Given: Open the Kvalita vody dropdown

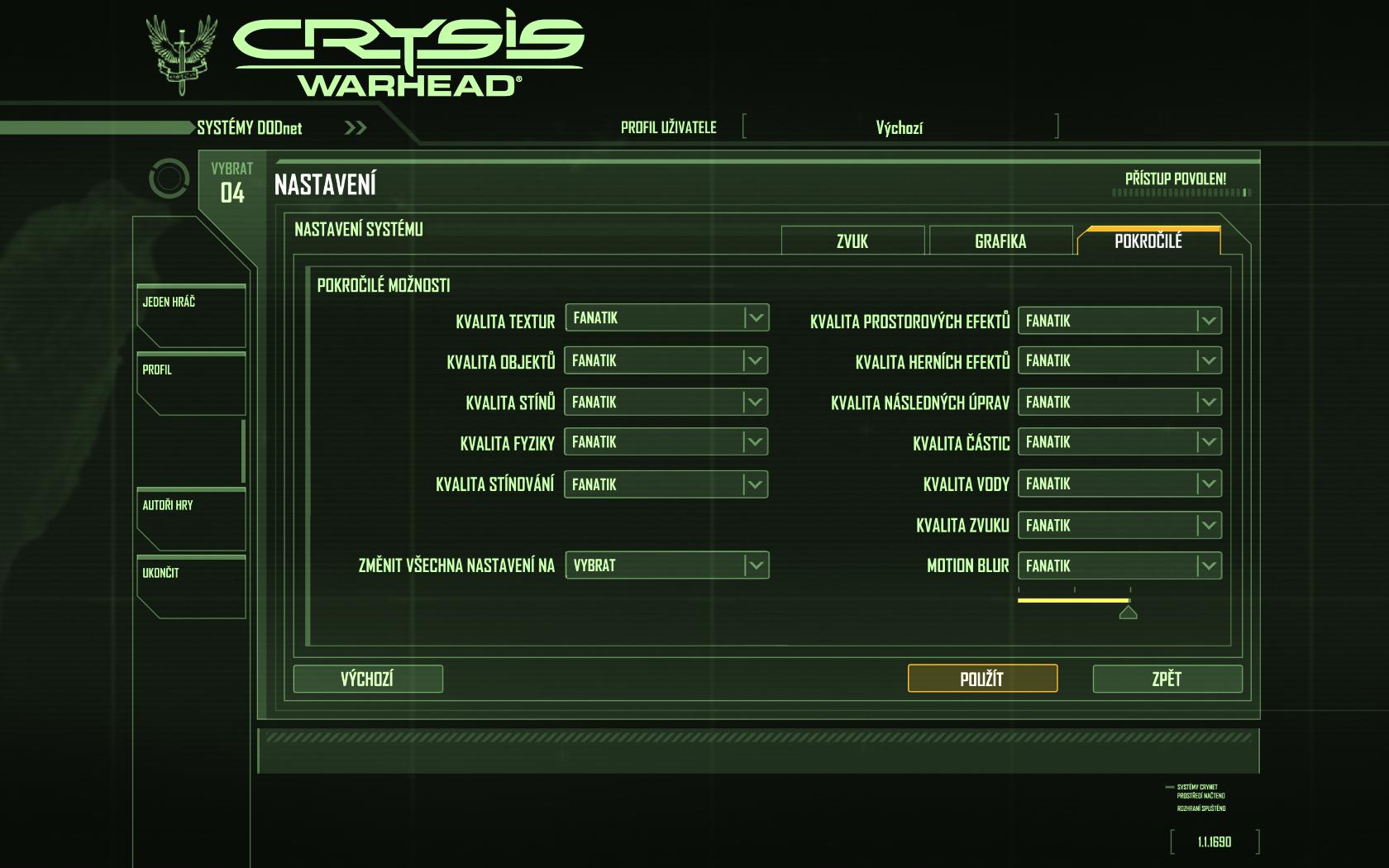Looking at the screenshot, I should coord(1119,484).
